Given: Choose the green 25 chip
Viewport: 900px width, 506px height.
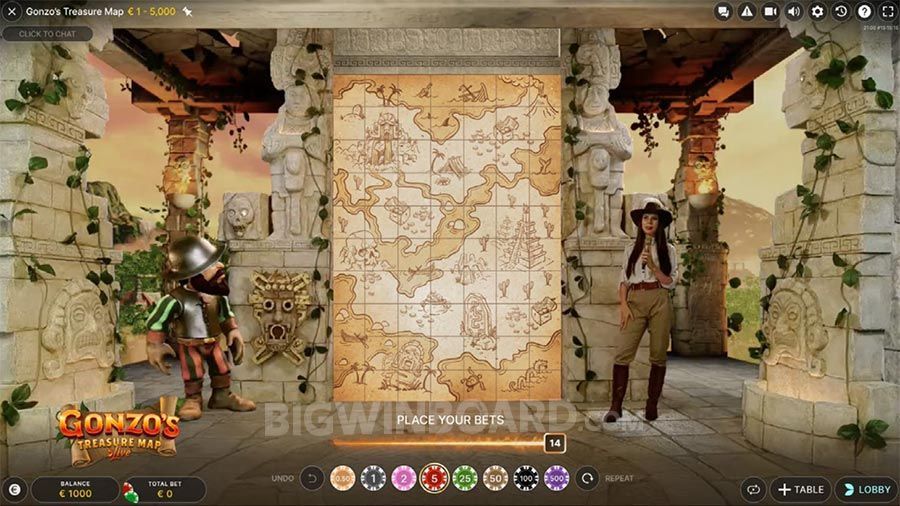Looking at the screenshot, I should tap(465, 478).
